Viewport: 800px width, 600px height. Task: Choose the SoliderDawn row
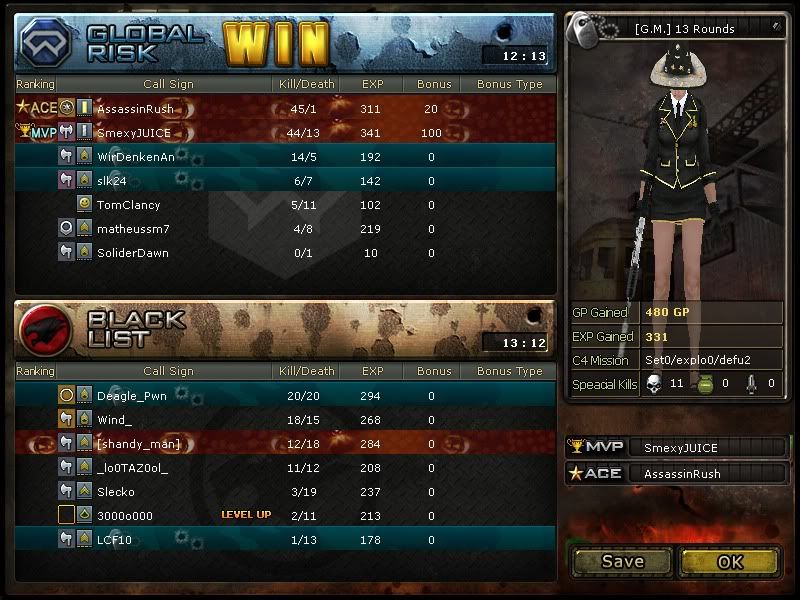click(x=132, y=253)
